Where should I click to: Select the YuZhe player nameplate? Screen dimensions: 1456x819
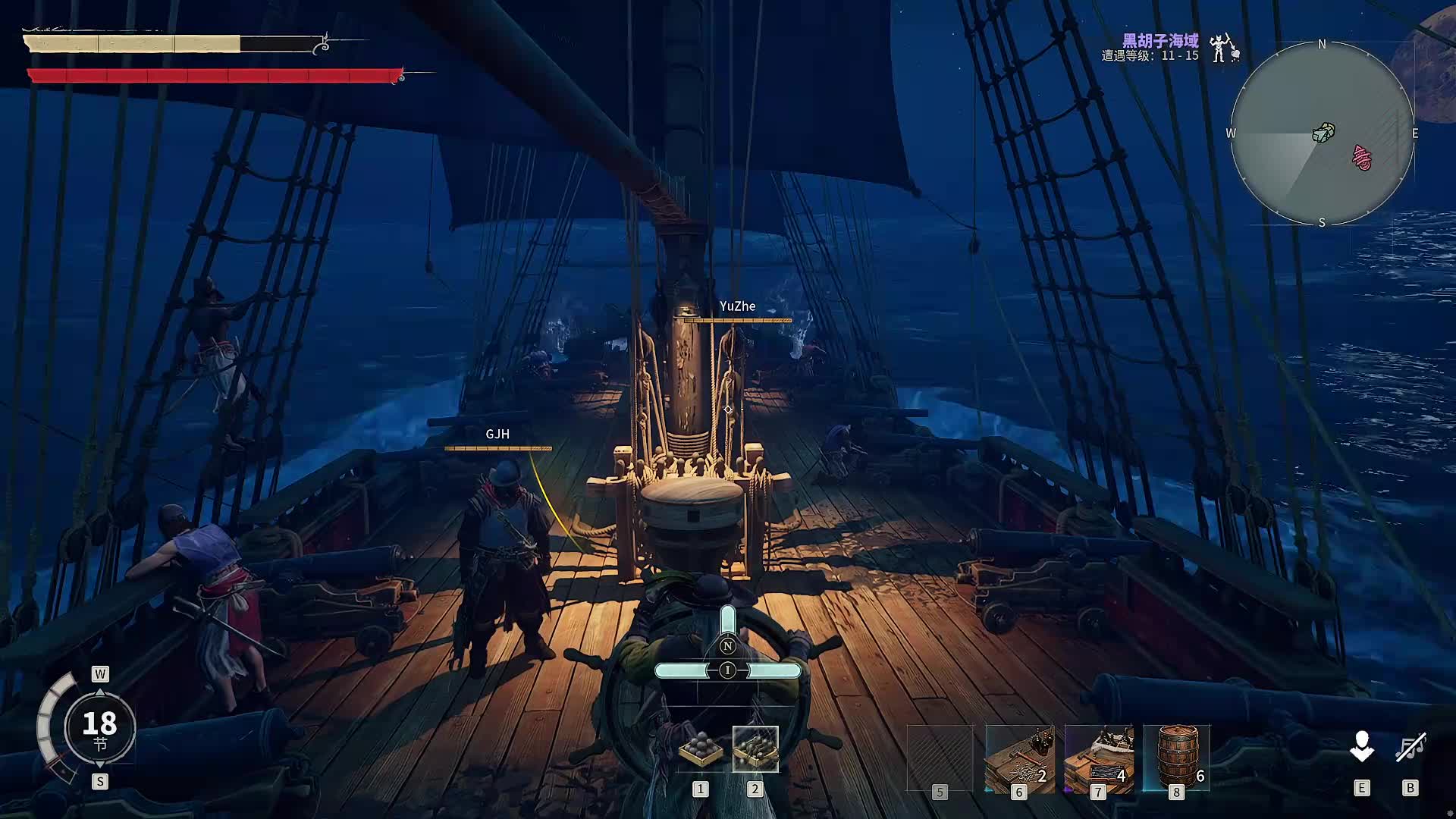[x=737, y=306]
